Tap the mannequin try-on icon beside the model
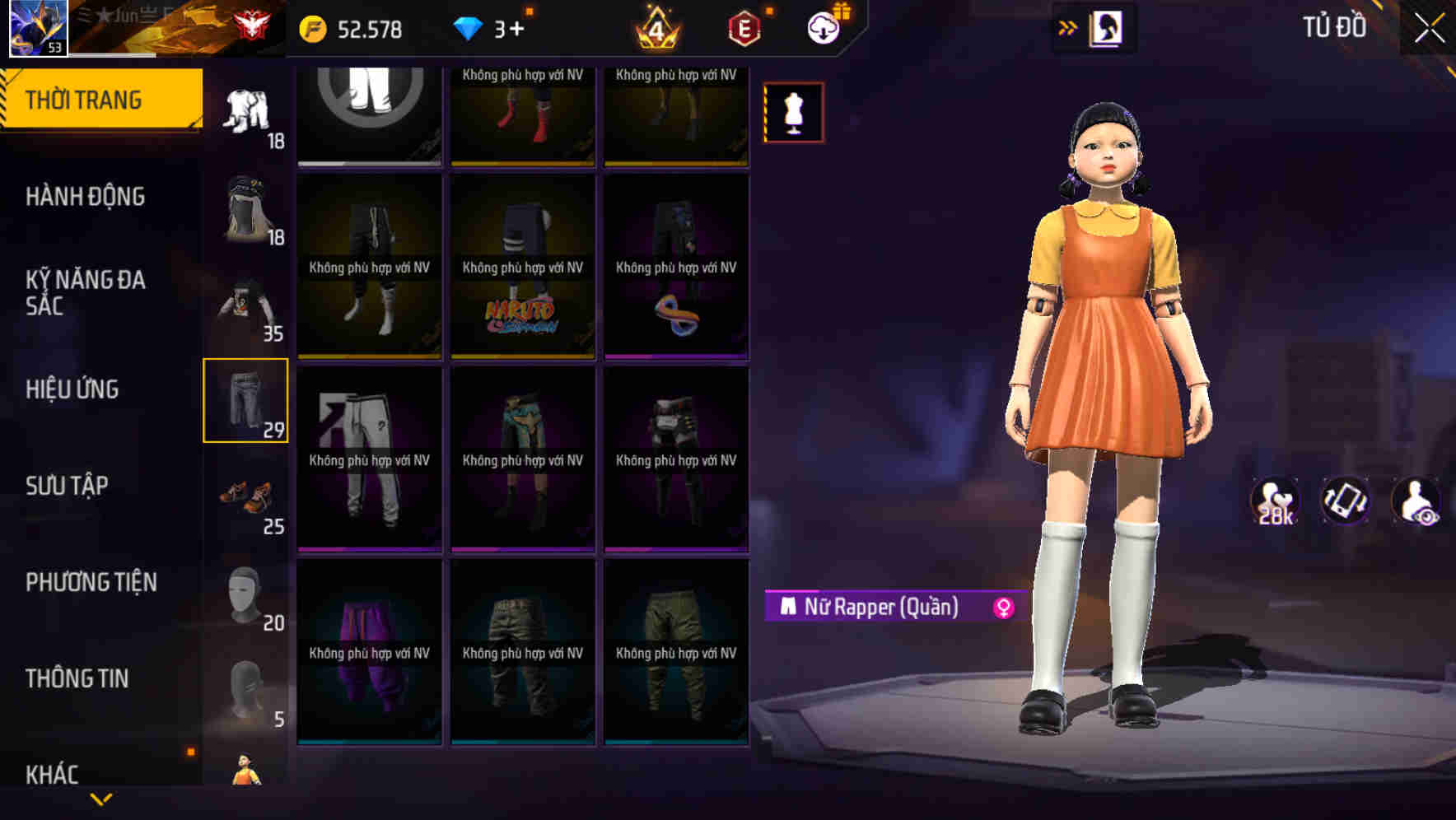This screenshot has height=820, width=1456. tap(793, 112)
